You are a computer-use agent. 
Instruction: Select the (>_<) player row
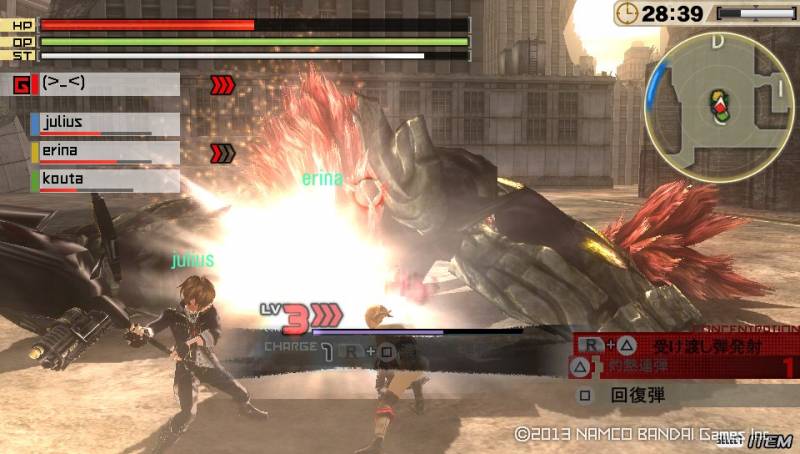[x=98, y=84]
